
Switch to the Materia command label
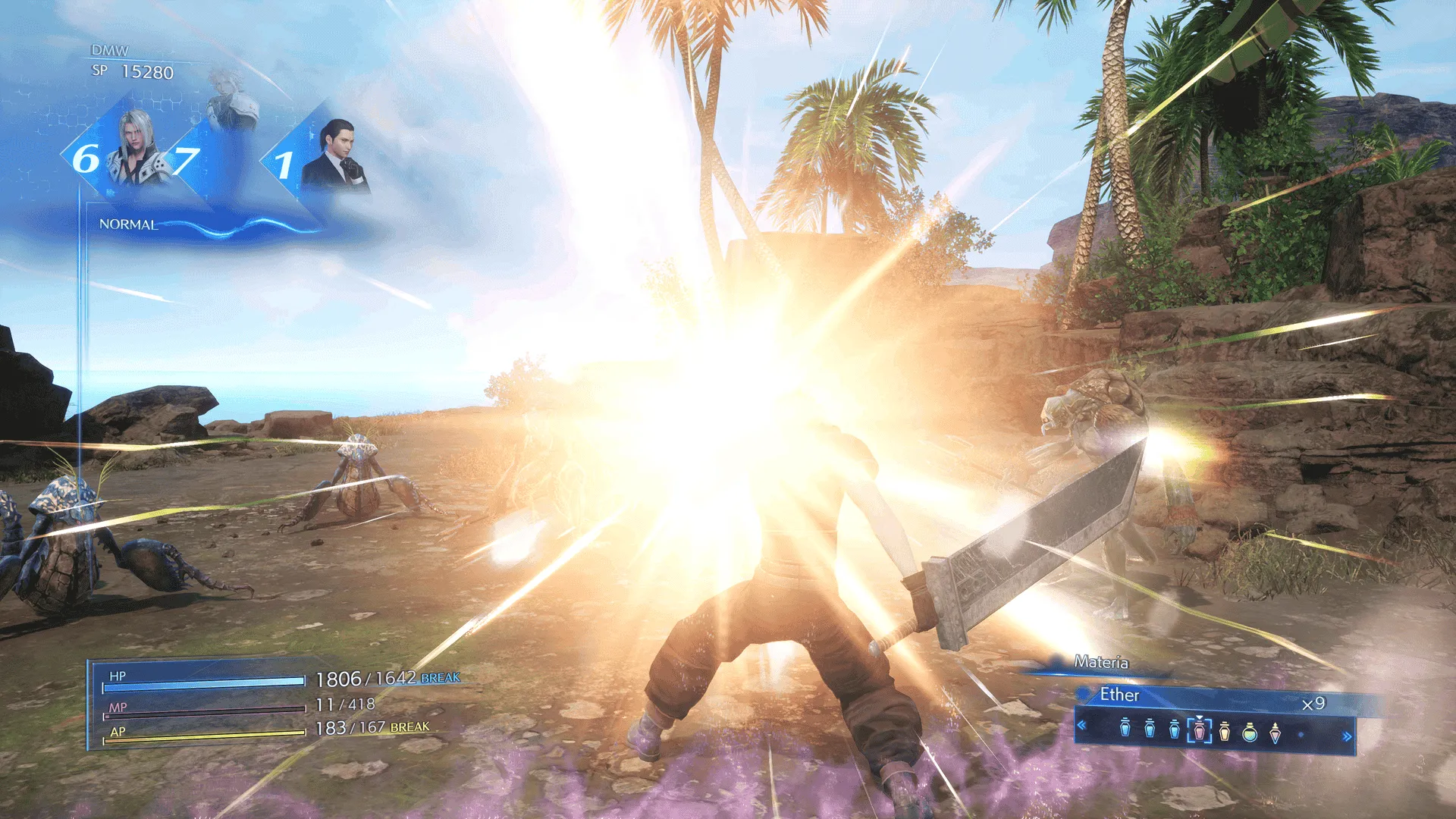1100,662
